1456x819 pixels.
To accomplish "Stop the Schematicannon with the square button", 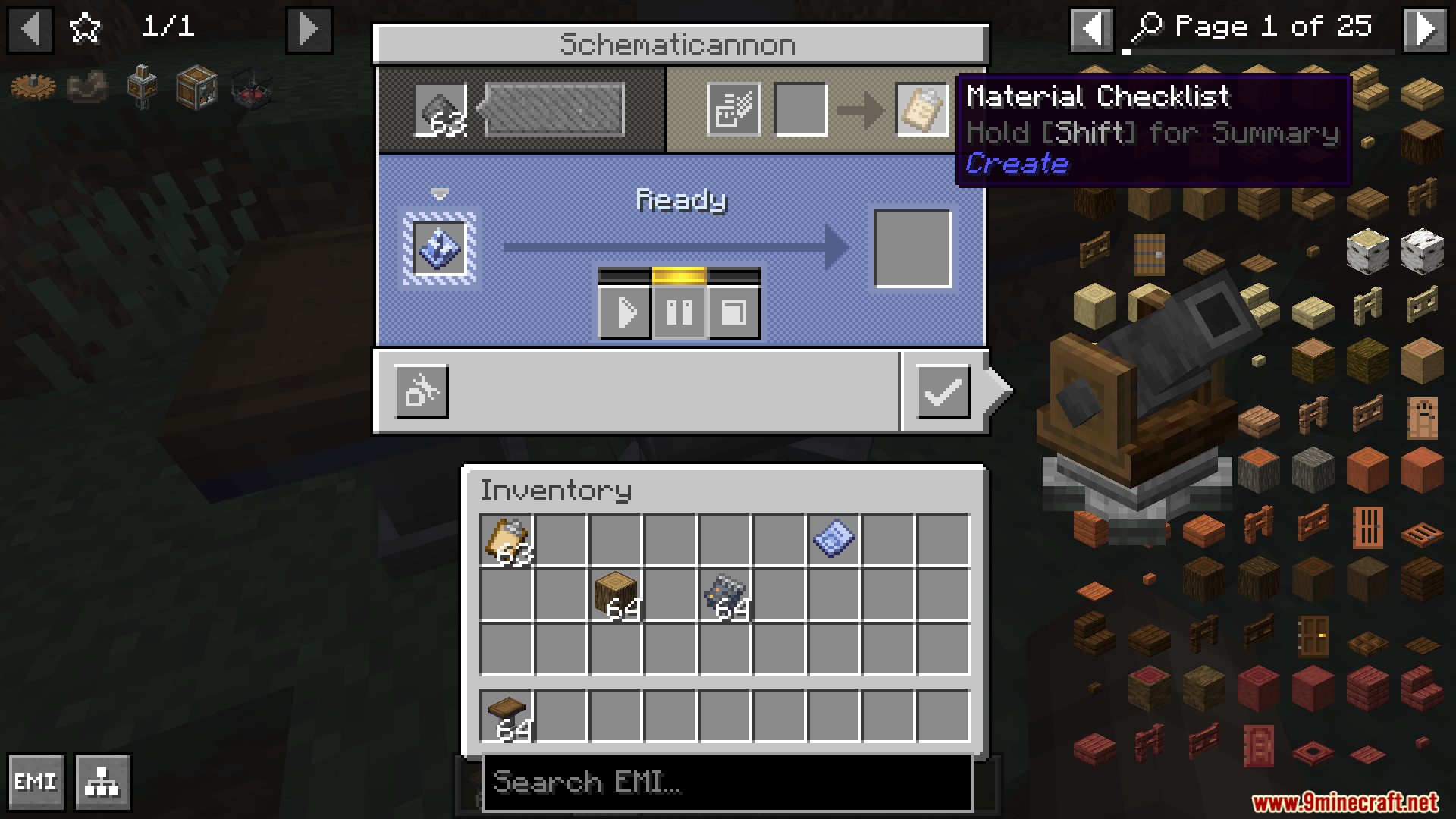I will pos(733,312).
